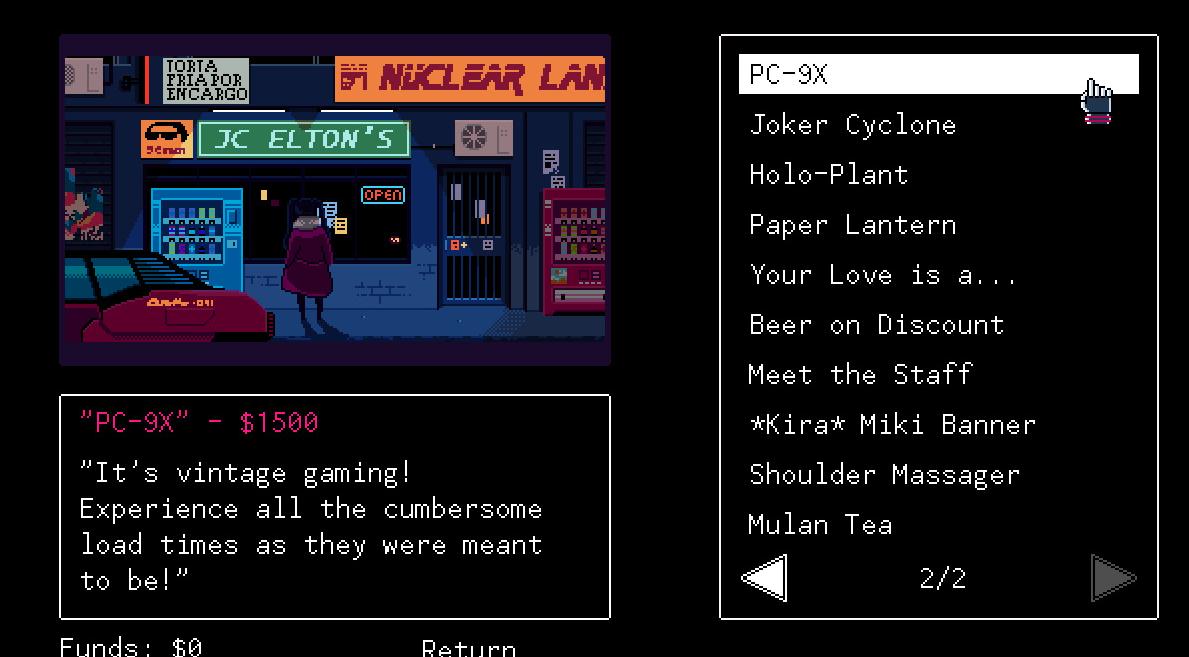The height and width of the screenshot is (657, 1189).
Task: Choose Your Love is a... item
Action: pyautogui.click(x=883, y=275)
